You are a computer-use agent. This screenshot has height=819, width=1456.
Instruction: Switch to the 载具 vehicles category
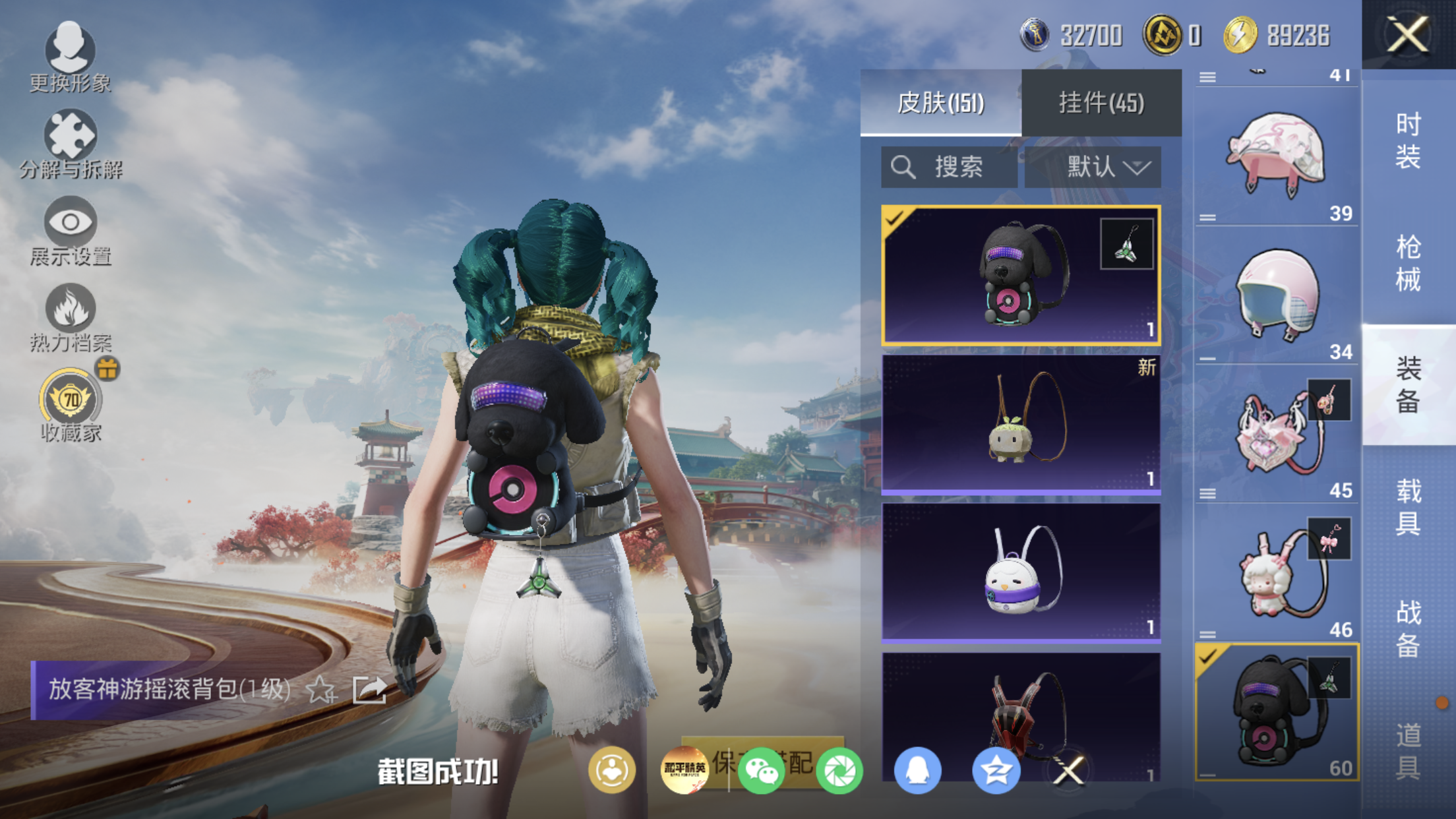(1409, 507)
